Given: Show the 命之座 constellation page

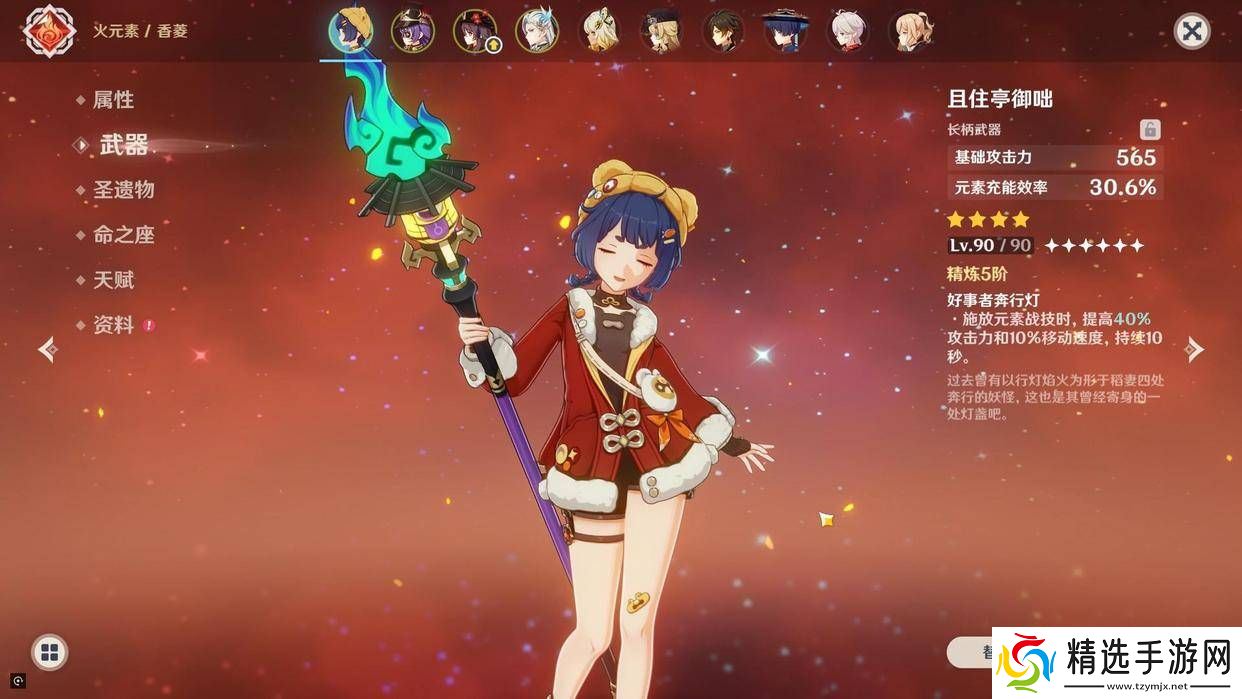Looking at the screenshot, I should pyautogui.click(x=123, y=235).
